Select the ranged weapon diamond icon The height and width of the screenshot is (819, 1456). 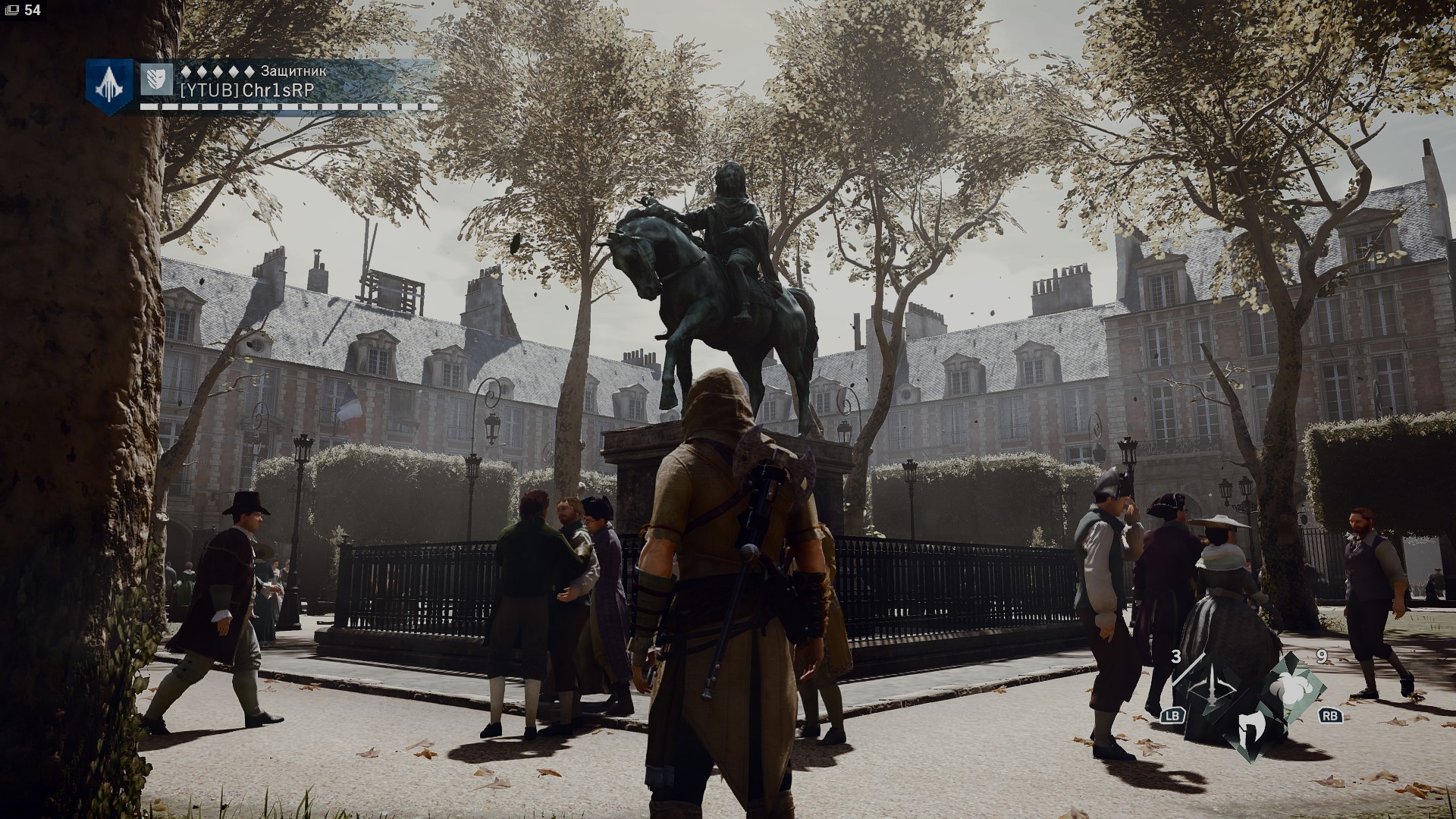pyautogui.click(x=1212, y=688)
